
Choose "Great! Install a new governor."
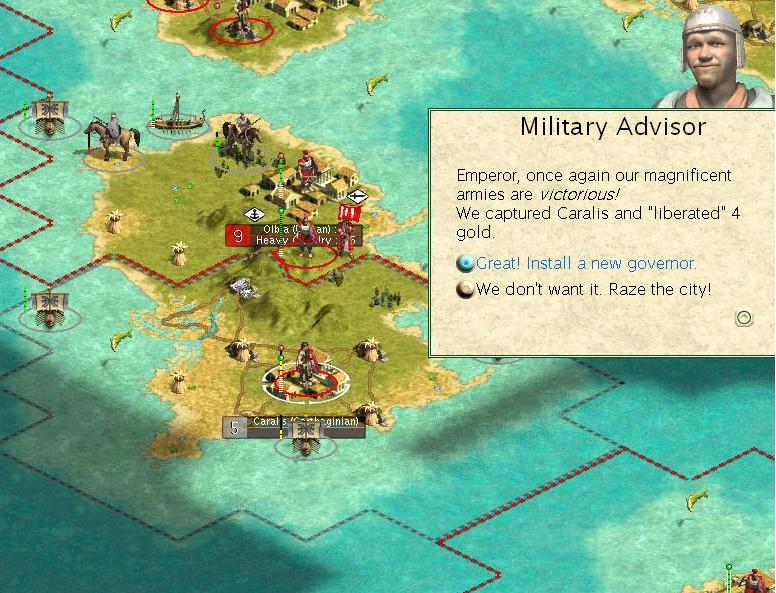(586, 264)
